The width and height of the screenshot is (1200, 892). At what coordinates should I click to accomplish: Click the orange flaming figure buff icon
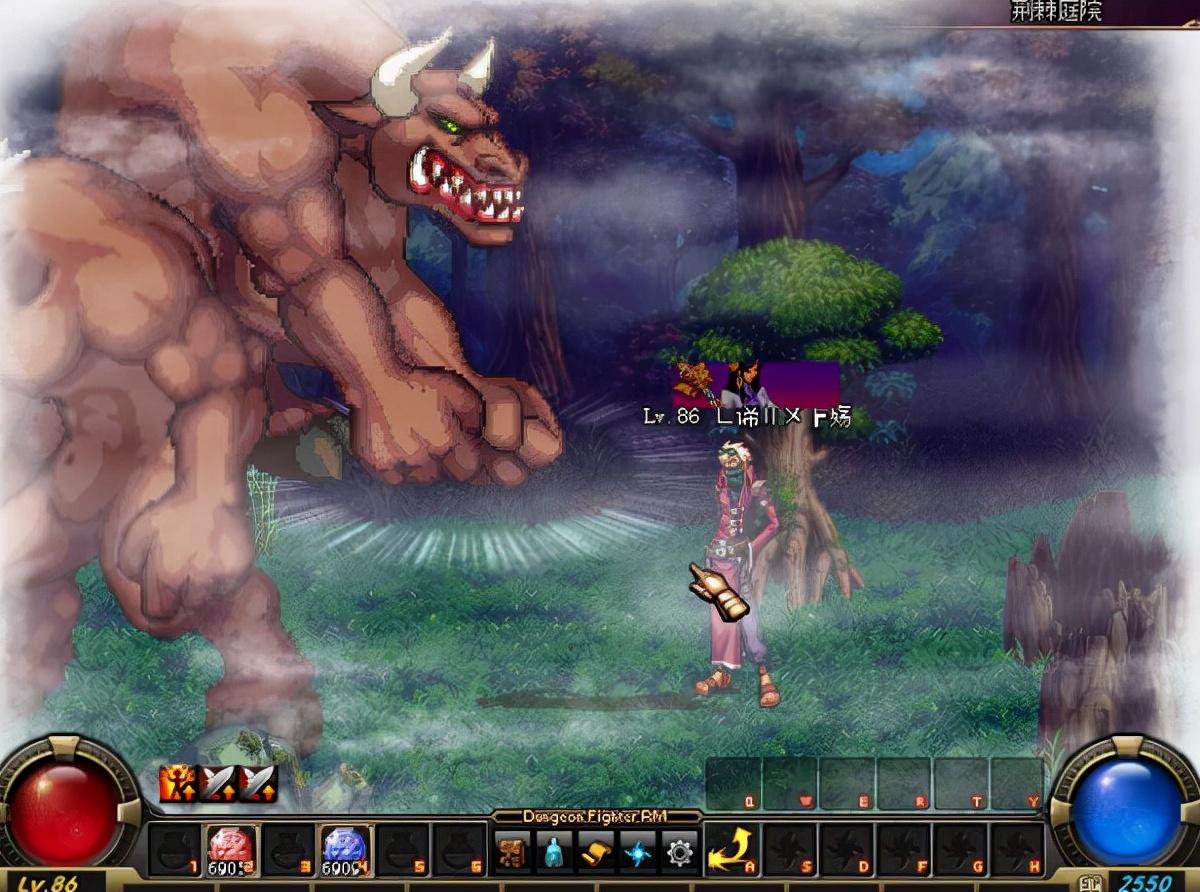pos(177,783)
